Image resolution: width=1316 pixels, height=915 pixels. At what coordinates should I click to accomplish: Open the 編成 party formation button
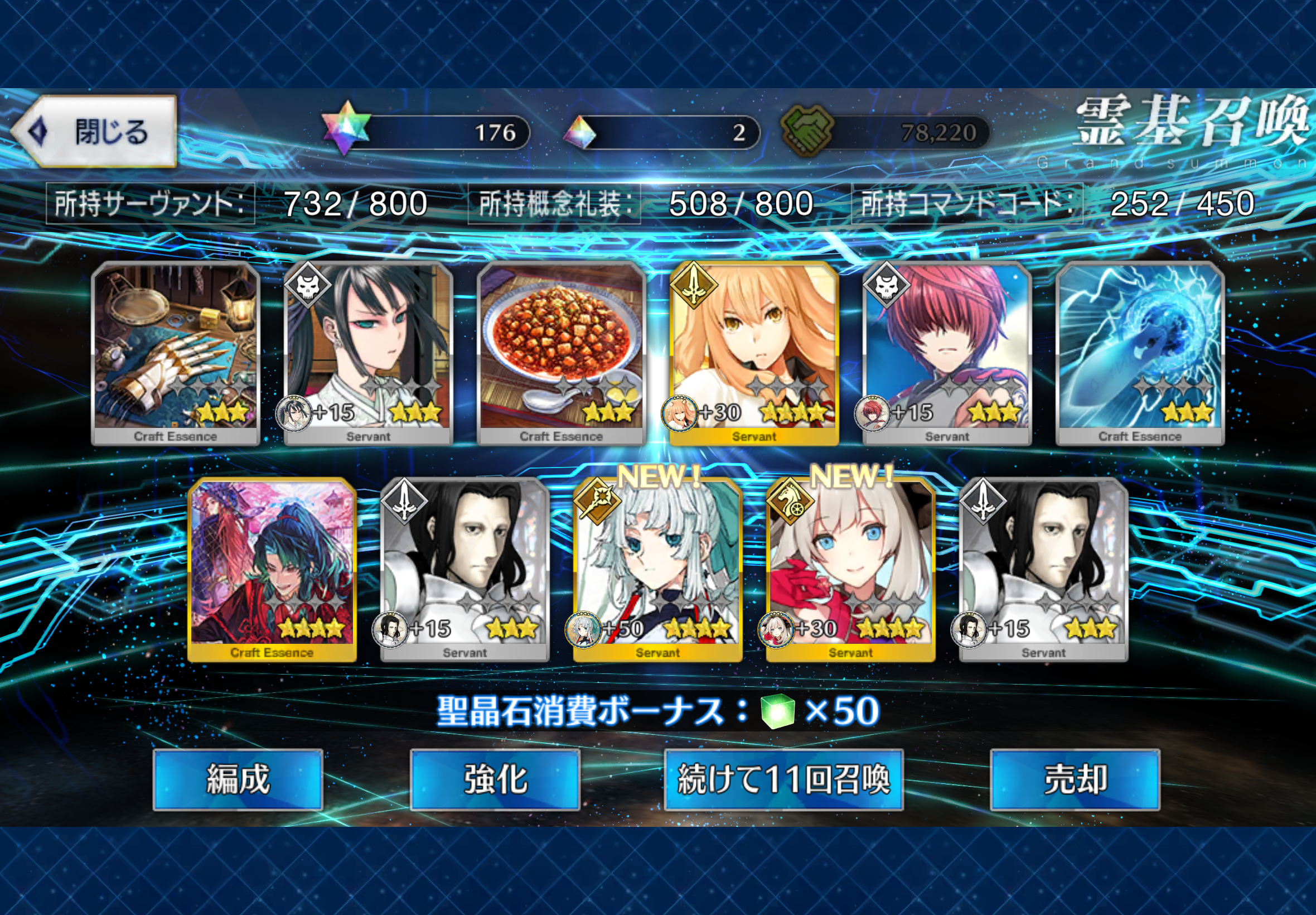(238, 779)
